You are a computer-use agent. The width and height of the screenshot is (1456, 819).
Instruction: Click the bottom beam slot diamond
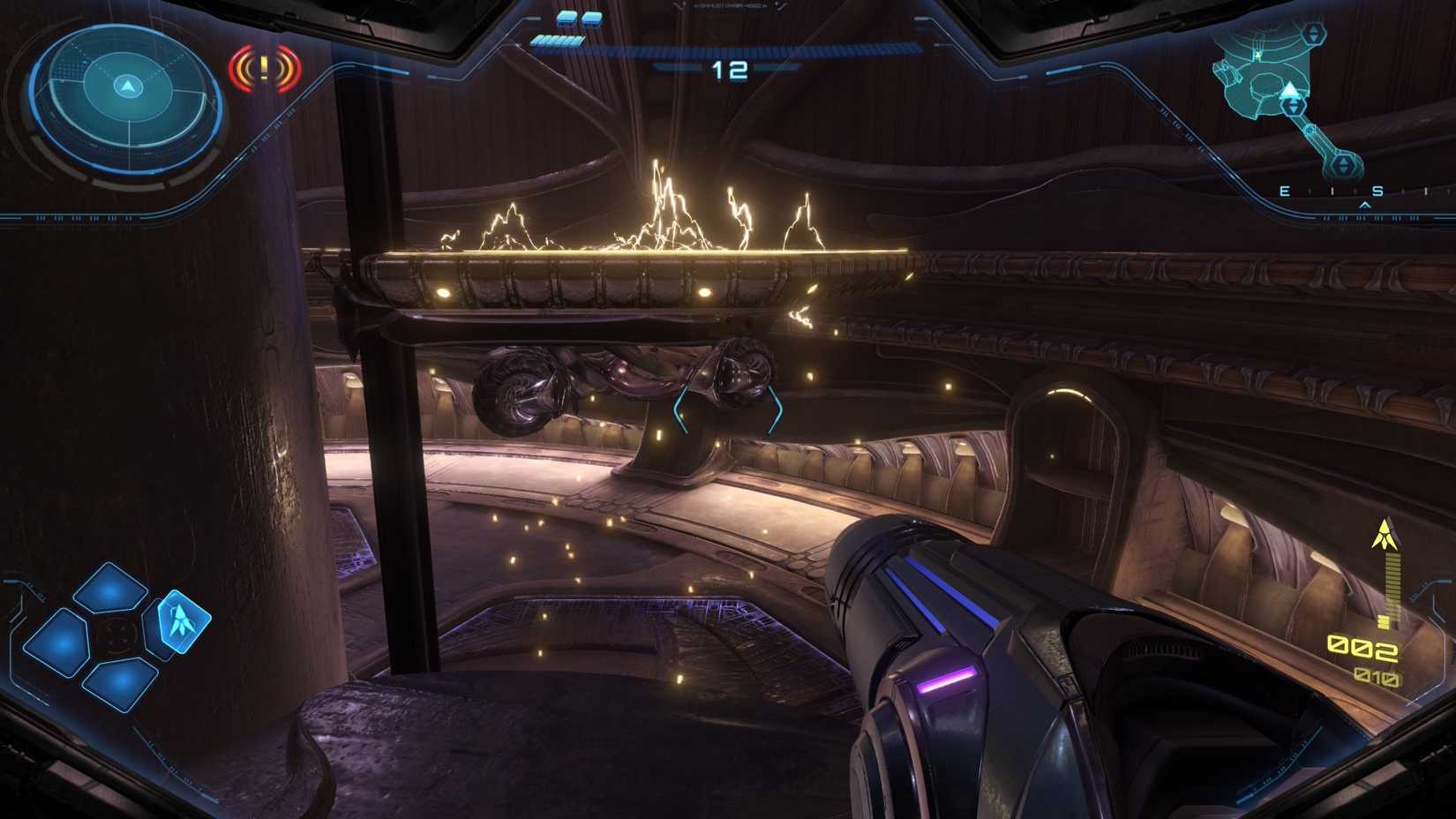click(120, 681)
